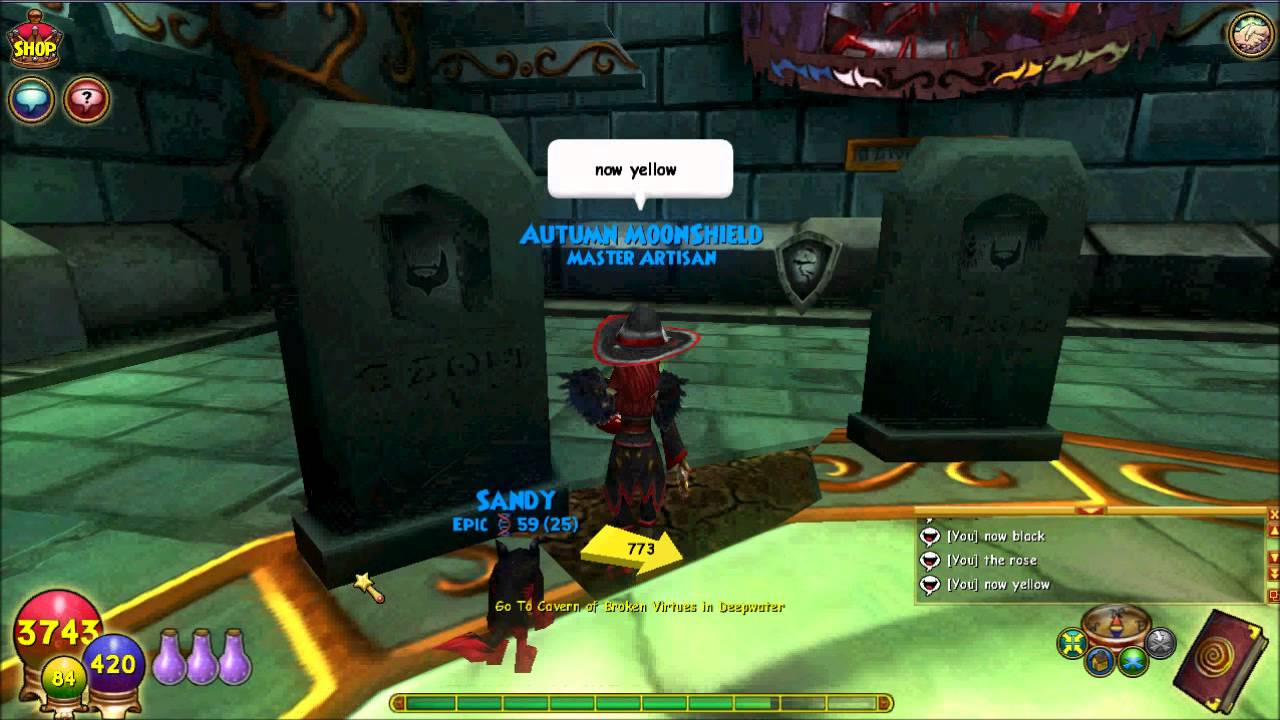Click the "now yellow" chat log line
This screenshot has height=720, width=1280.
(x=997, y=585)
